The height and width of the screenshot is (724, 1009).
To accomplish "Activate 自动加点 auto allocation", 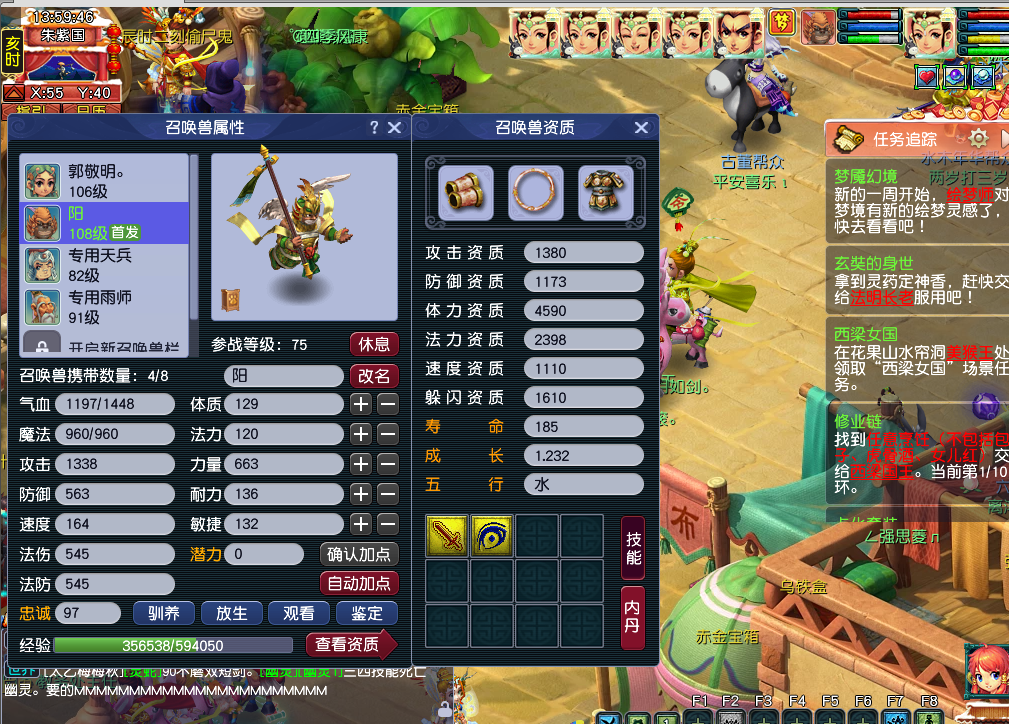I will click(x=360, y=583).
